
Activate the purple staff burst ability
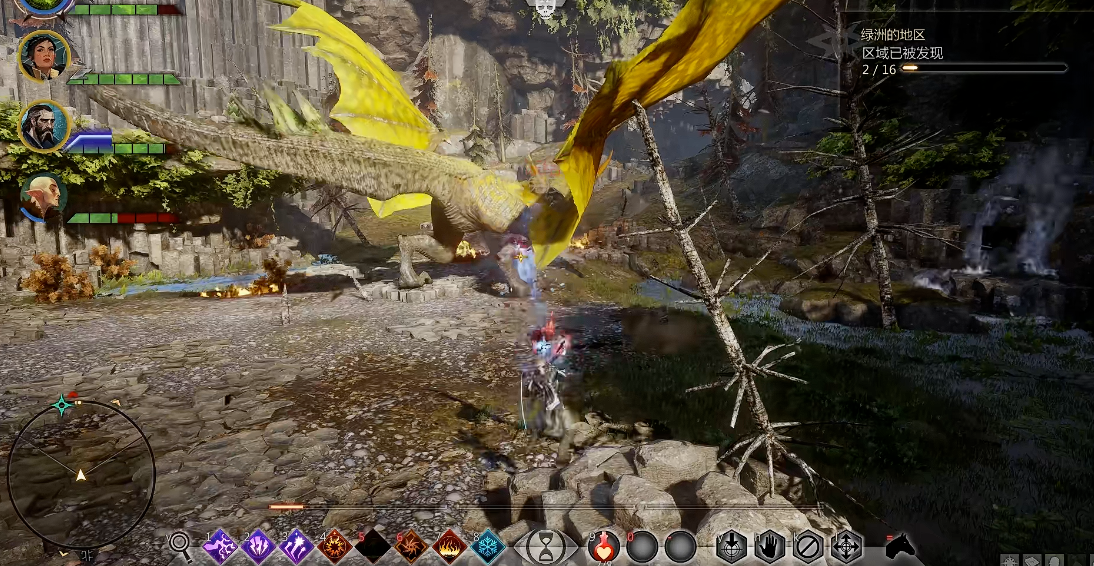[x=296, y=546]
